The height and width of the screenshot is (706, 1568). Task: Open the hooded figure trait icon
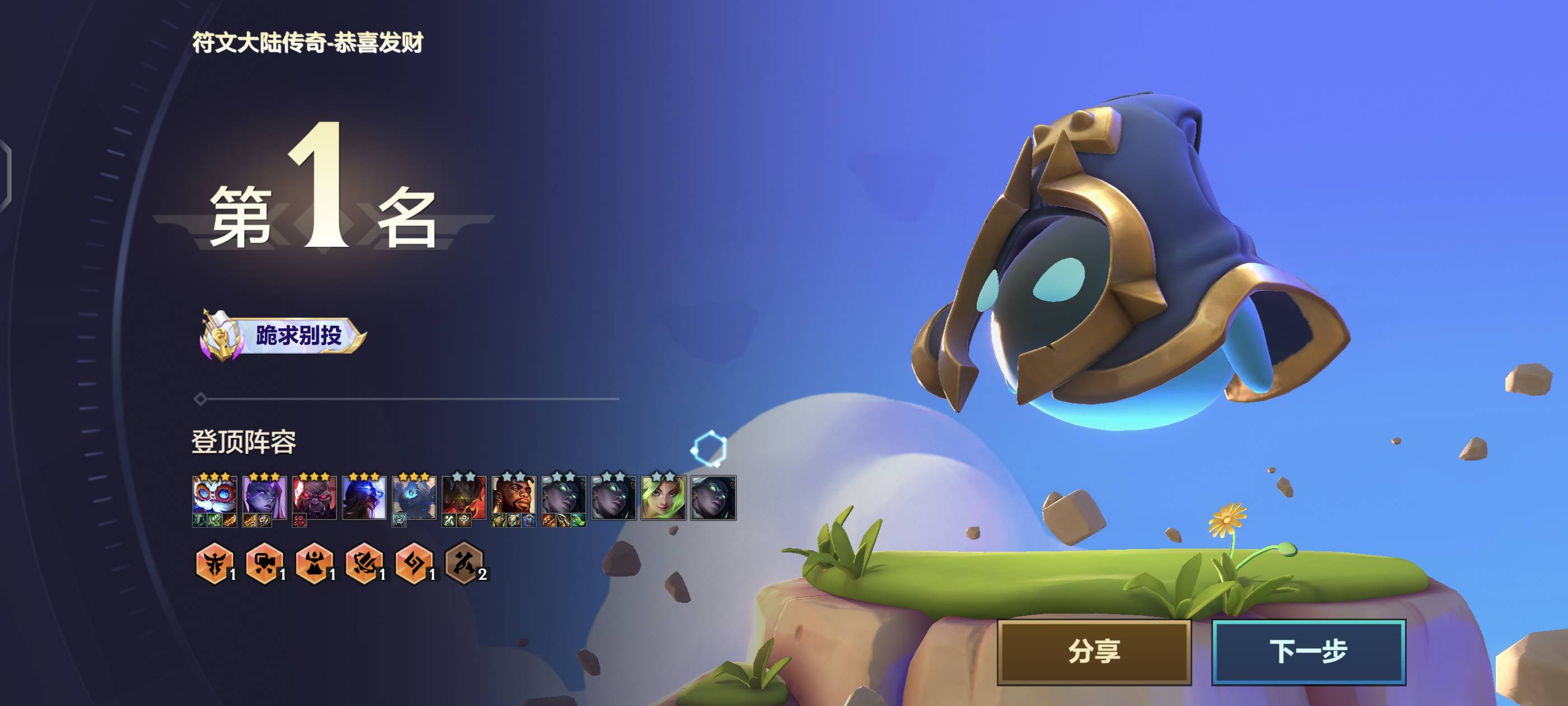pos(314,563)
